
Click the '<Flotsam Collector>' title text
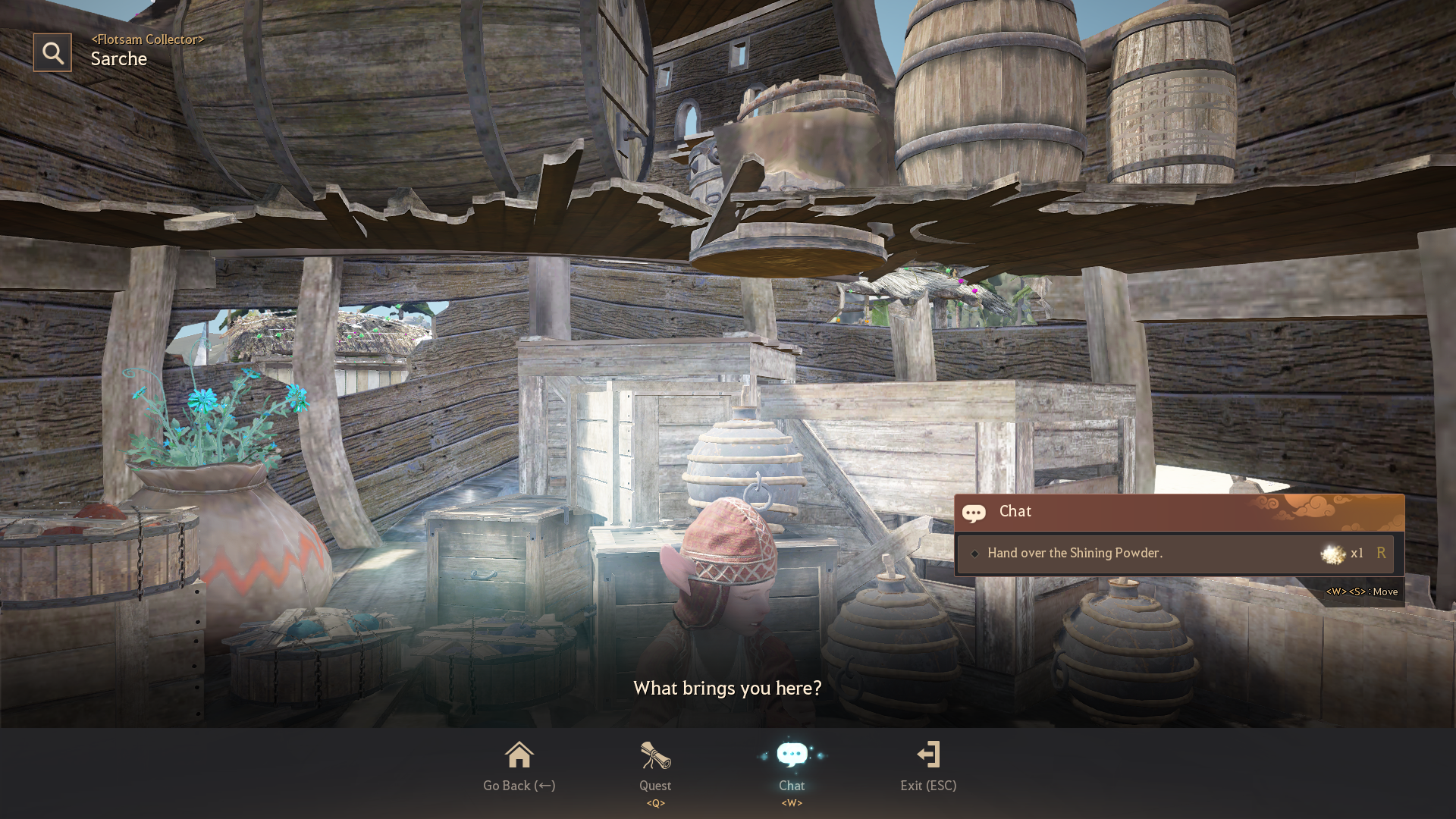click(146, 39)
